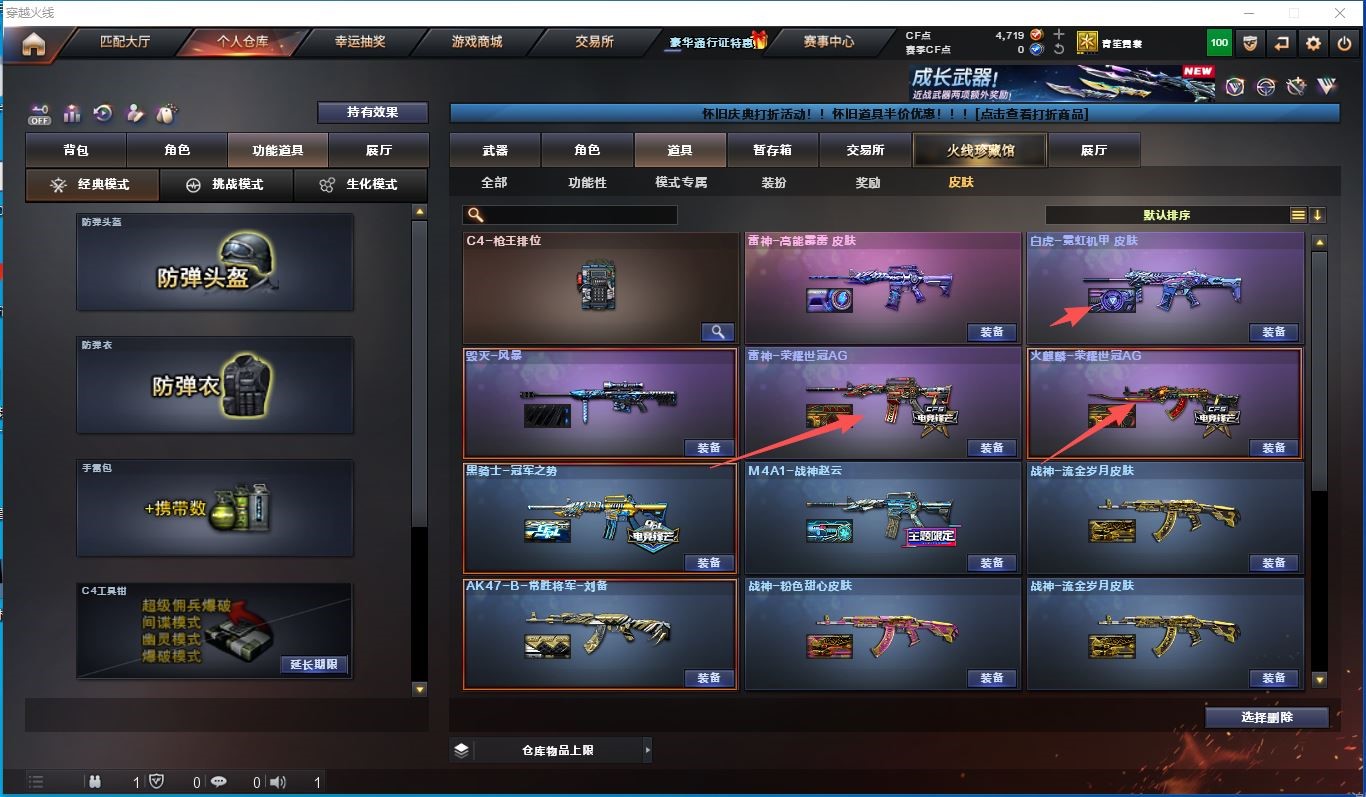The height and width of the screenshot is (797, 1366).
Task: Switch to the 暂存箱 tab
Action: pos(772,151)
